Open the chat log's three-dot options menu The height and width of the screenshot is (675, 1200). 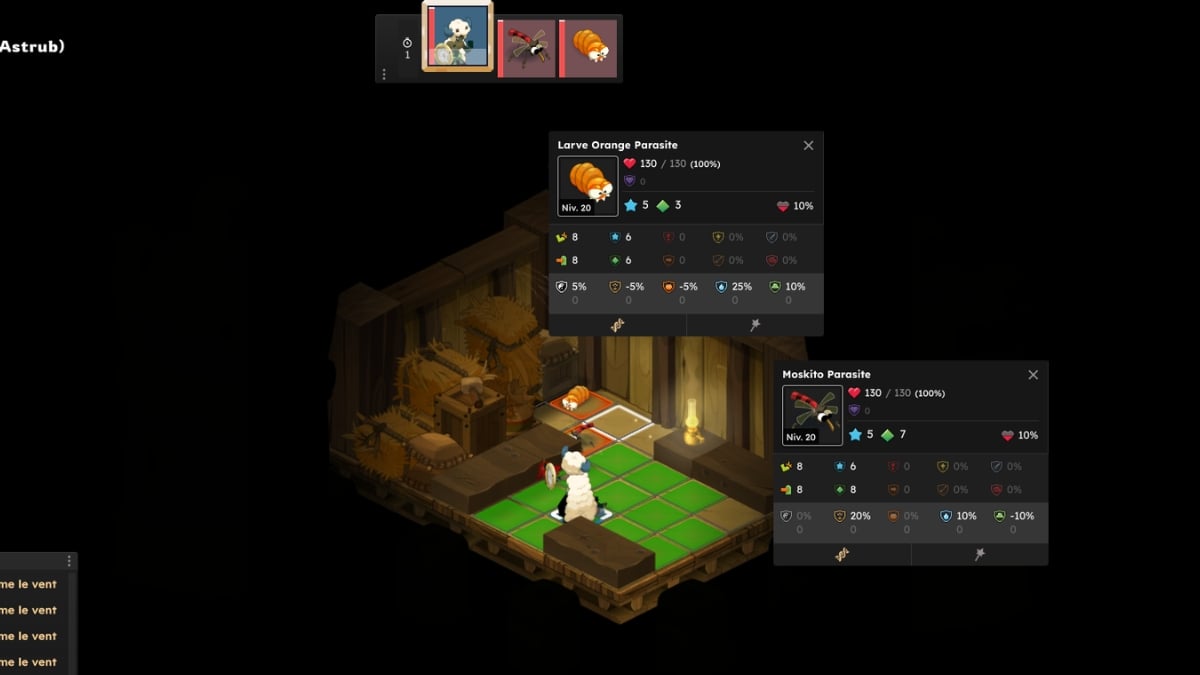[69, 562]
